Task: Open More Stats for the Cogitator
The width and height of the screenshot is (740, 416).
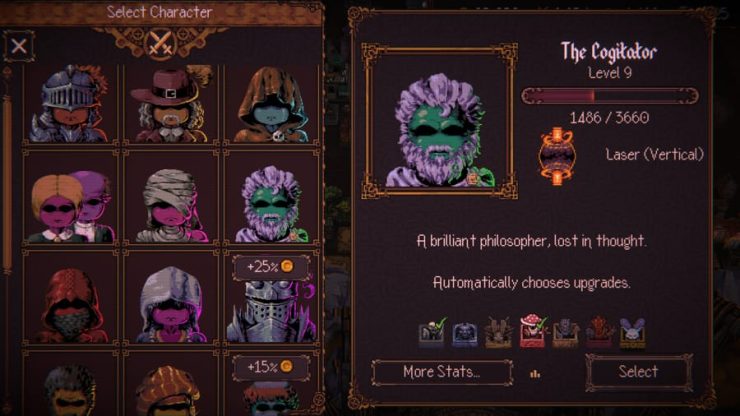Action: 441,372
